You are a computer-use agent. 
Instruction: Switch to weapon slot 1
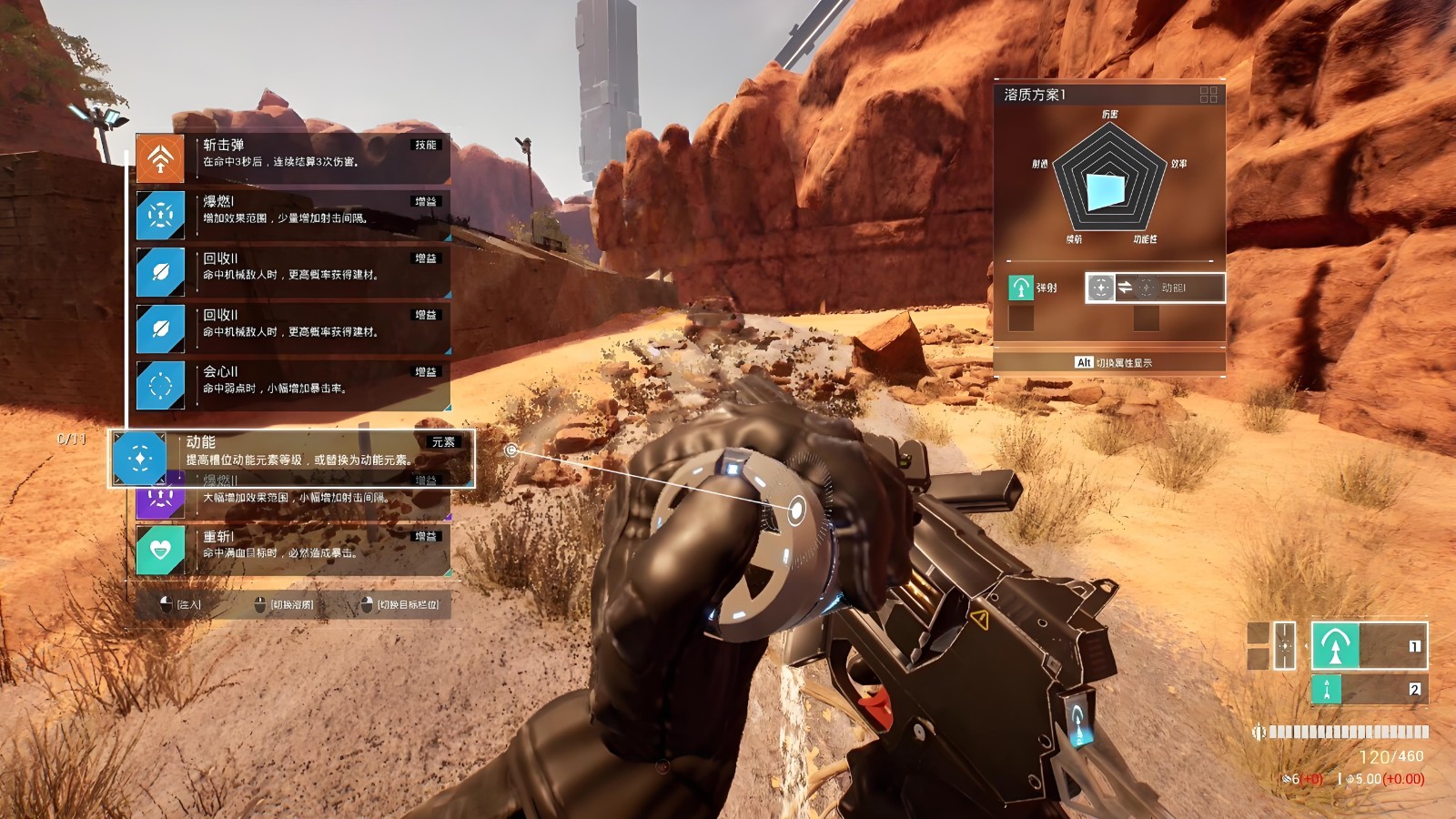[1369, 646]
